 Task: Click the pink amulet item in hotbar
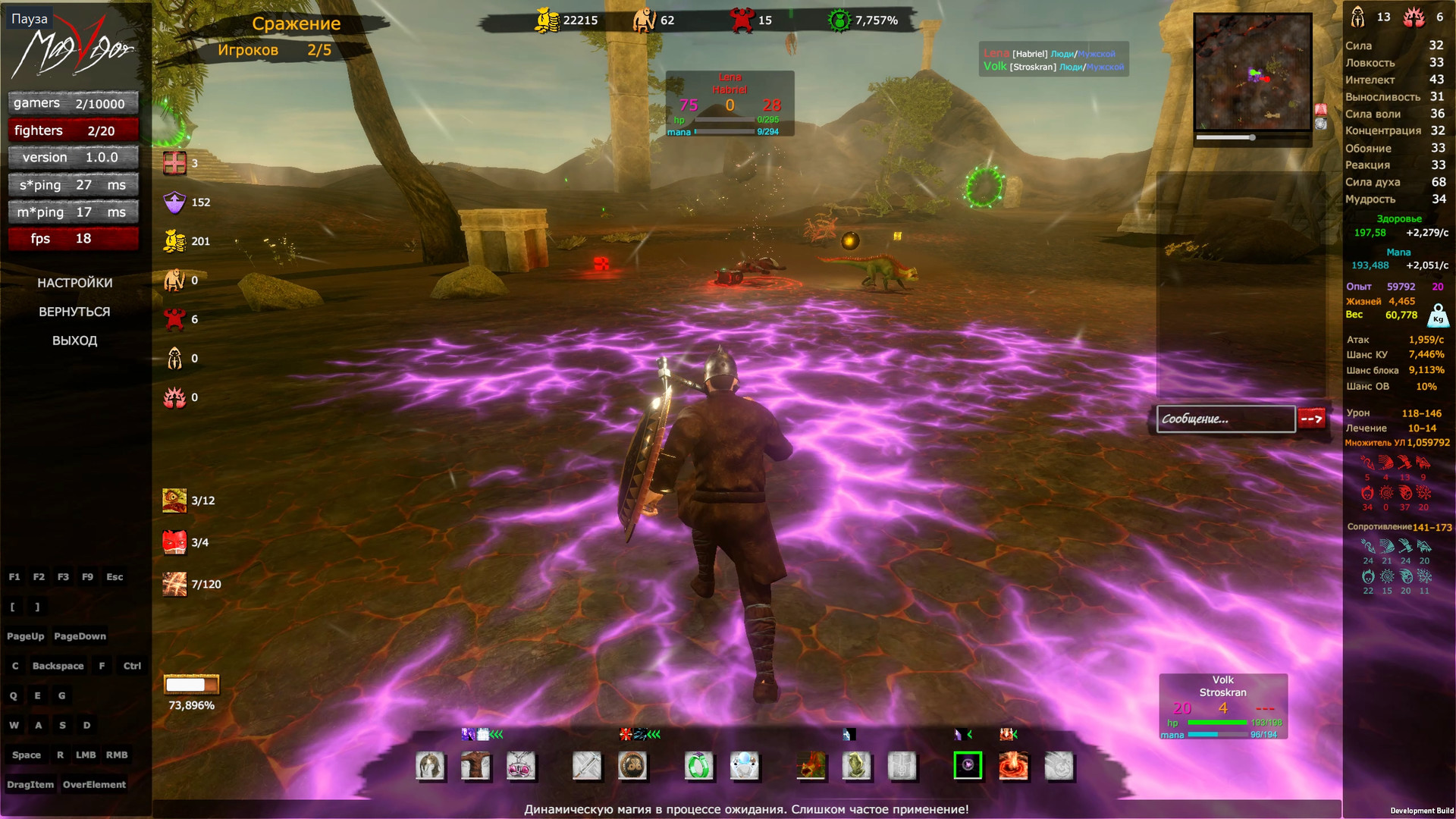coord(520,767)
